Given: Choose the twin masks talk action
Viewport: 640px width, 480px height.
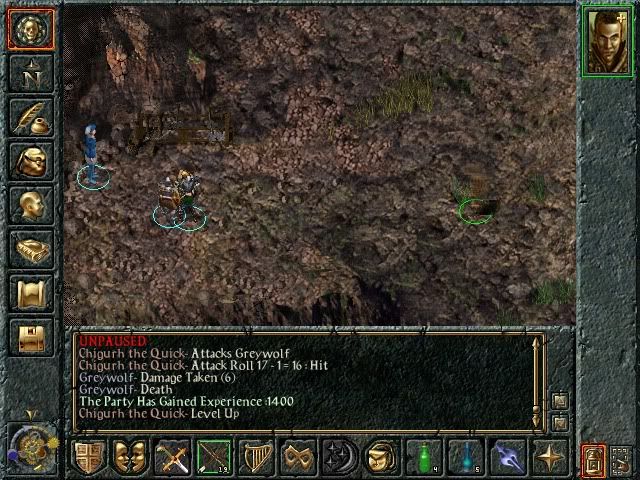Looking at the screenshot, I should (130, 457).
